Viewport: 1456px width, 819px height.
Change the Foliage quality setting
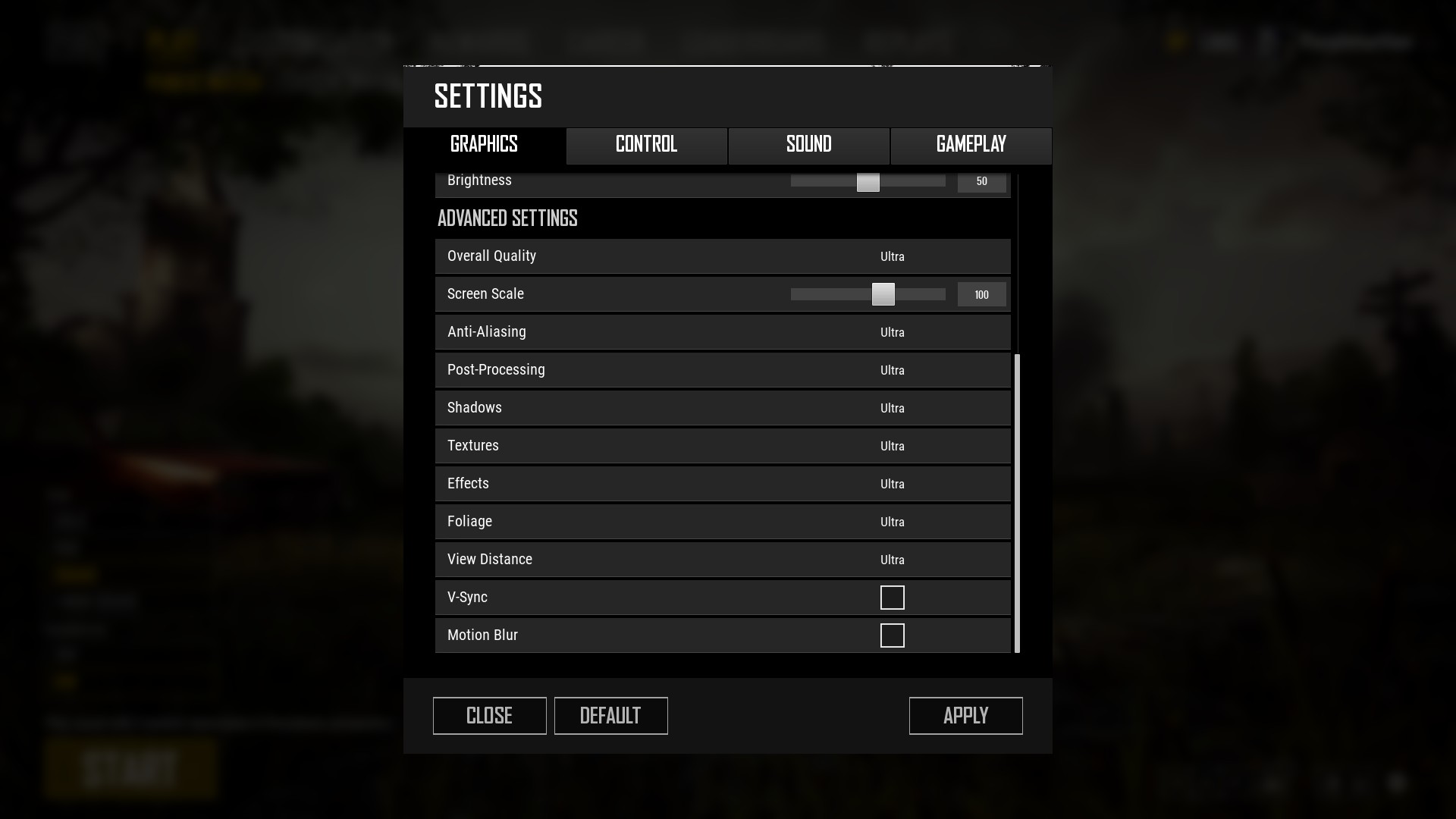click(x=893, y=522)
